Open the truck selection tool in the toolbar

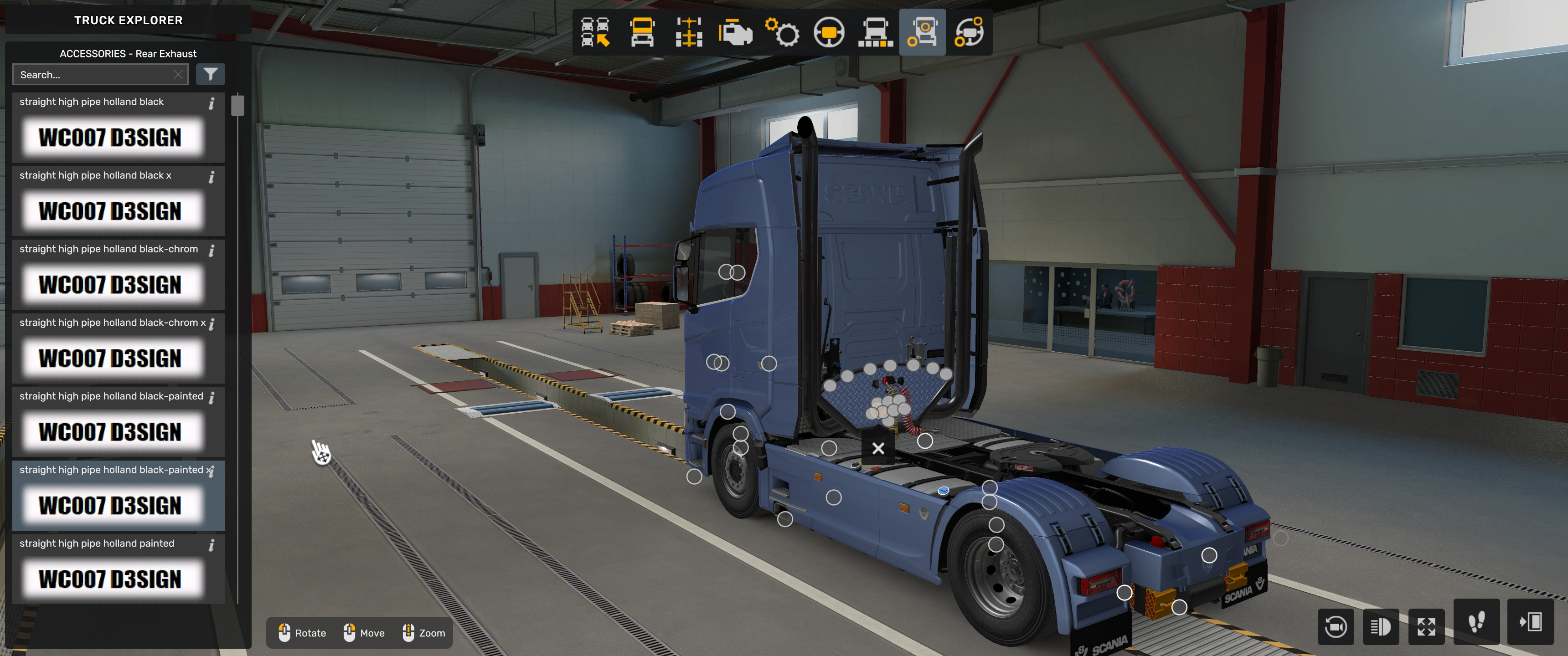coord(594,33)
